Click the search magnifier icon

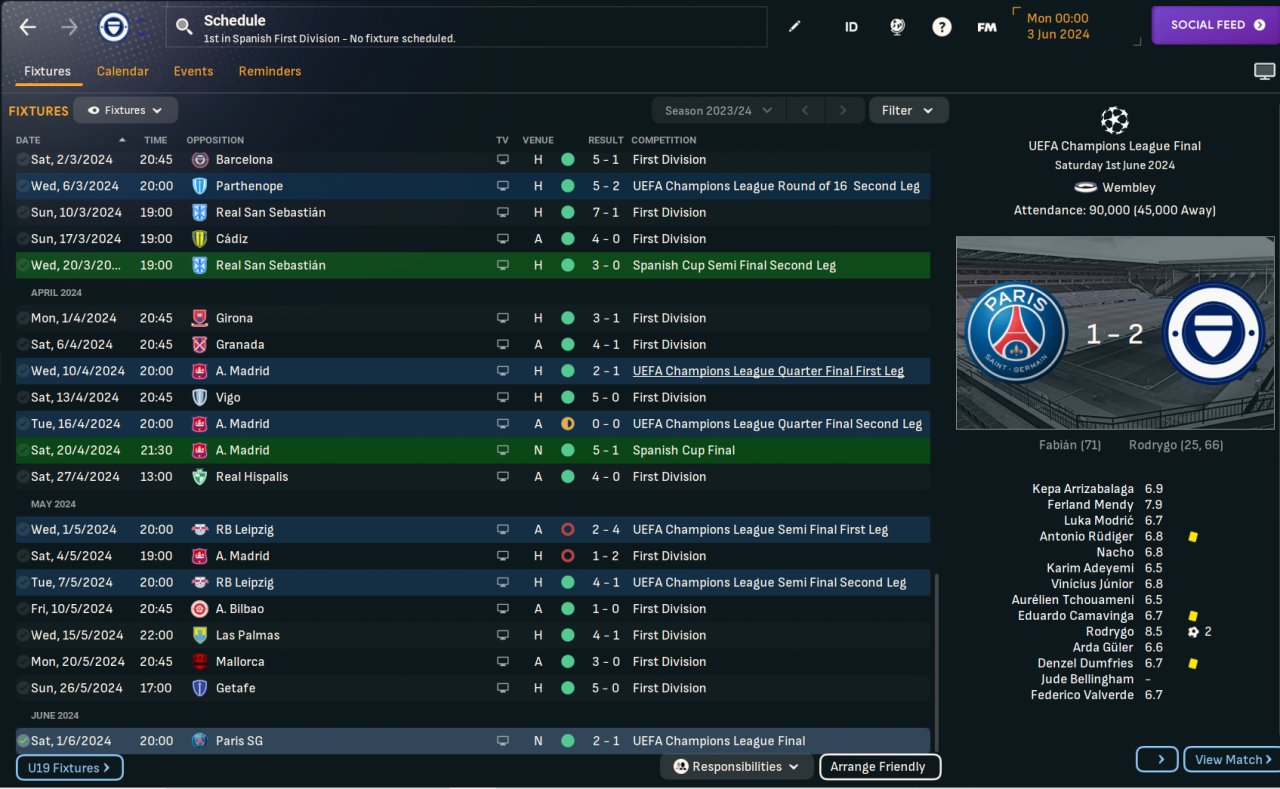pyautogui.click(x=184, y=27)
